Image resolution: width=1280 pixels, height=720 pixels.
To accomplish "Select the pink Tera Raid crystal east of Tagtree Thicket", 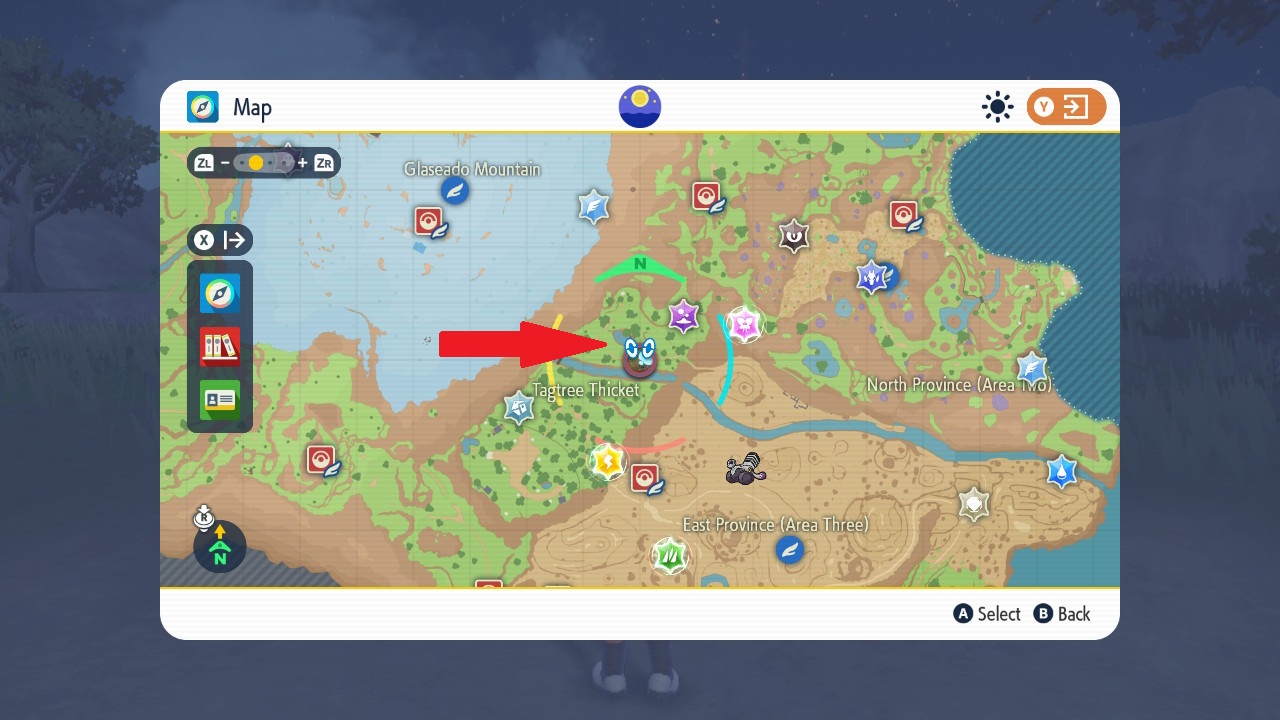I will [x=746, y=323].
